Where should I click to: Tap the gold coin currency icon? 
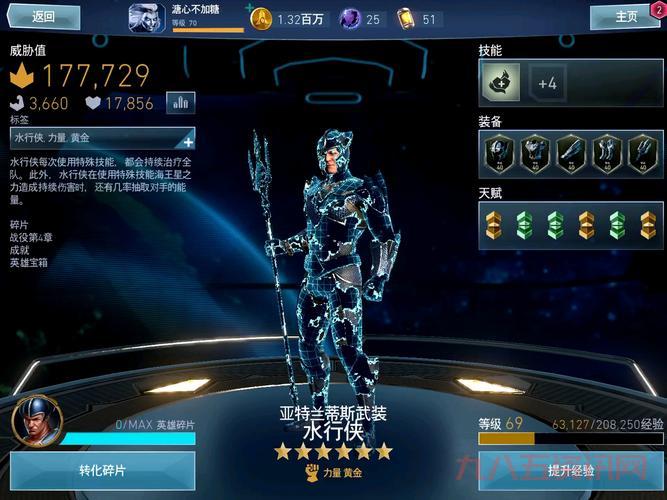click(x=260, y=18)
